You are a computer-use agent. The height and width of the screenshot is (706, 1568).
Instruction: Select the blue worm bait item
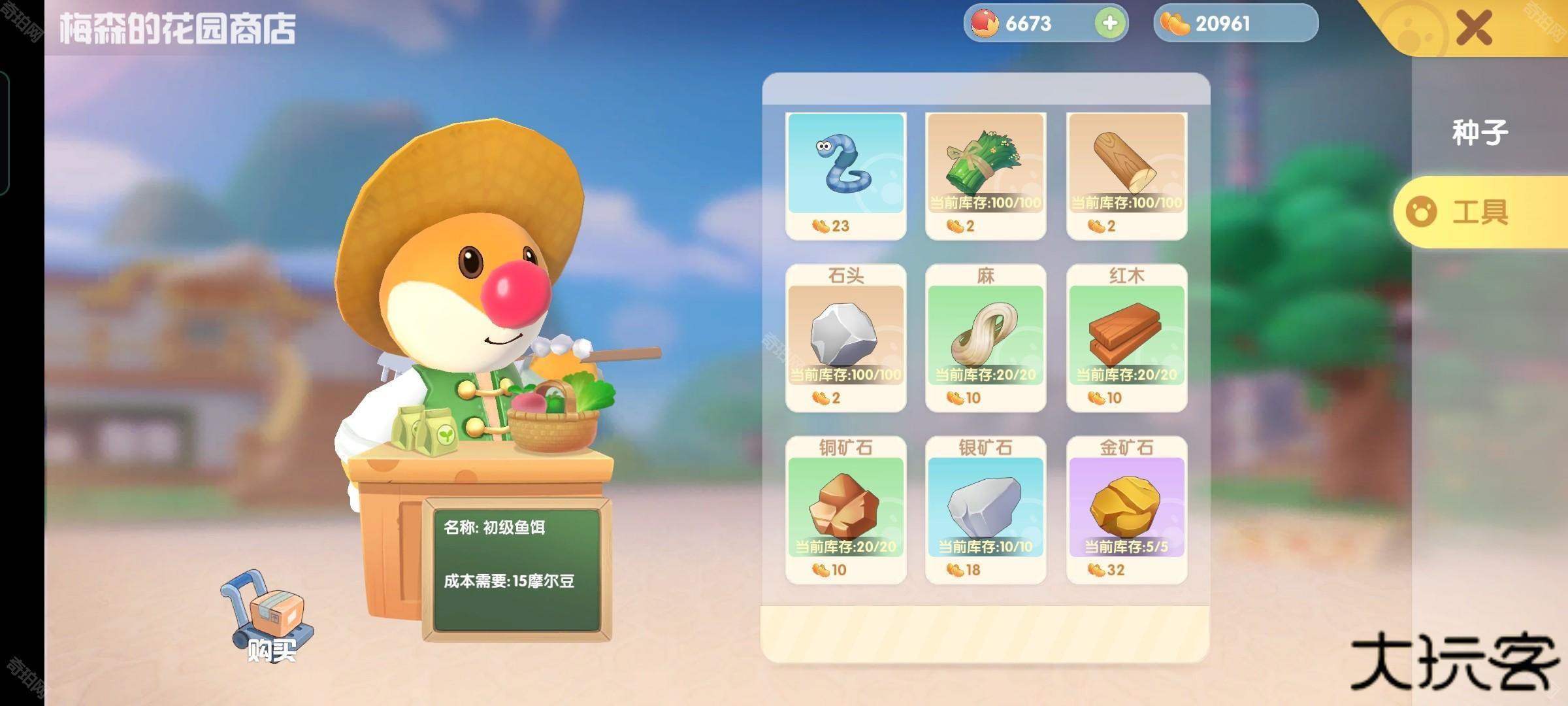[x=845, y=165]
